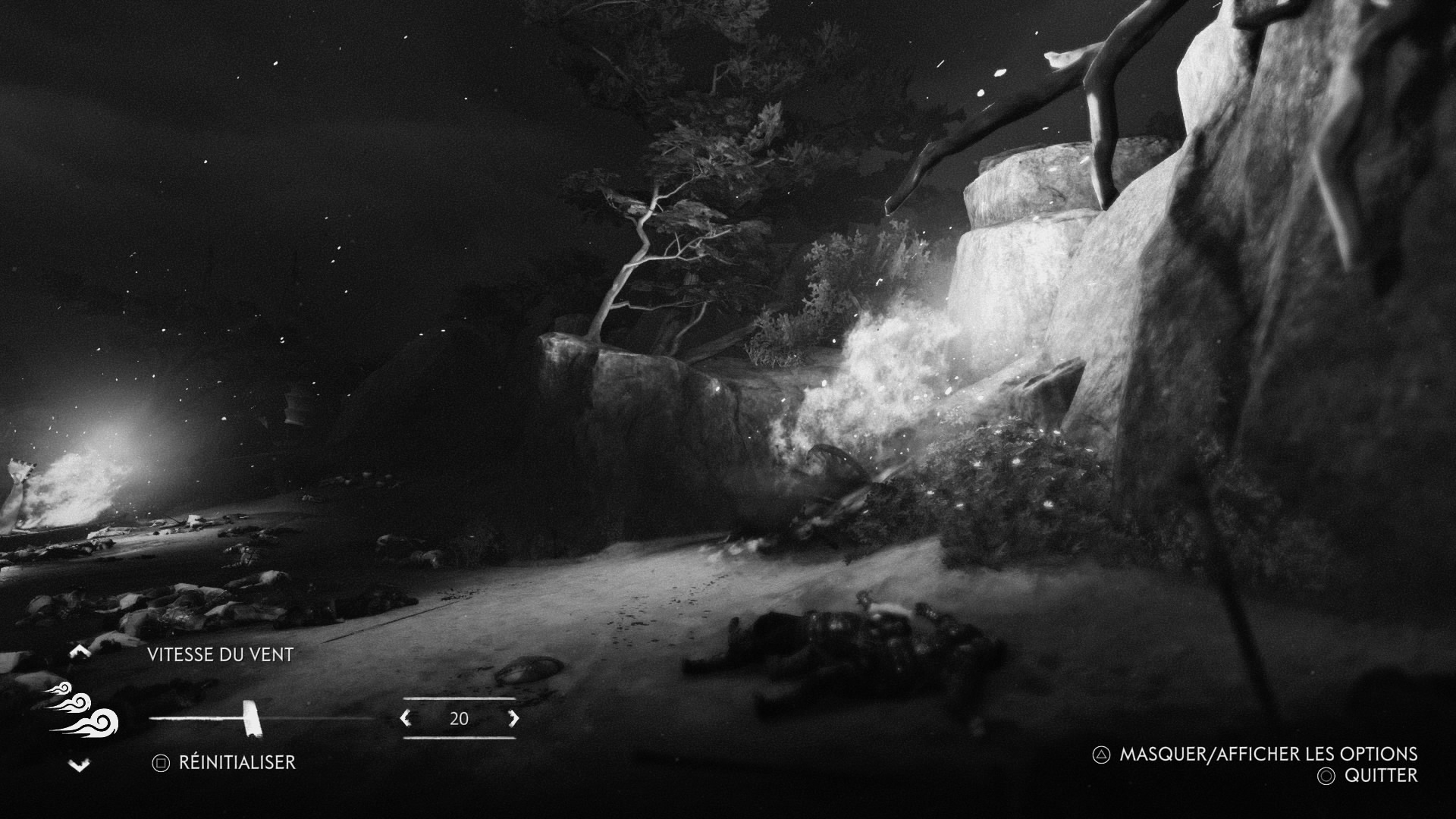Go to previous photo mode option
The width and height of the screenshot is (1456, 819).
pos(80,651)
